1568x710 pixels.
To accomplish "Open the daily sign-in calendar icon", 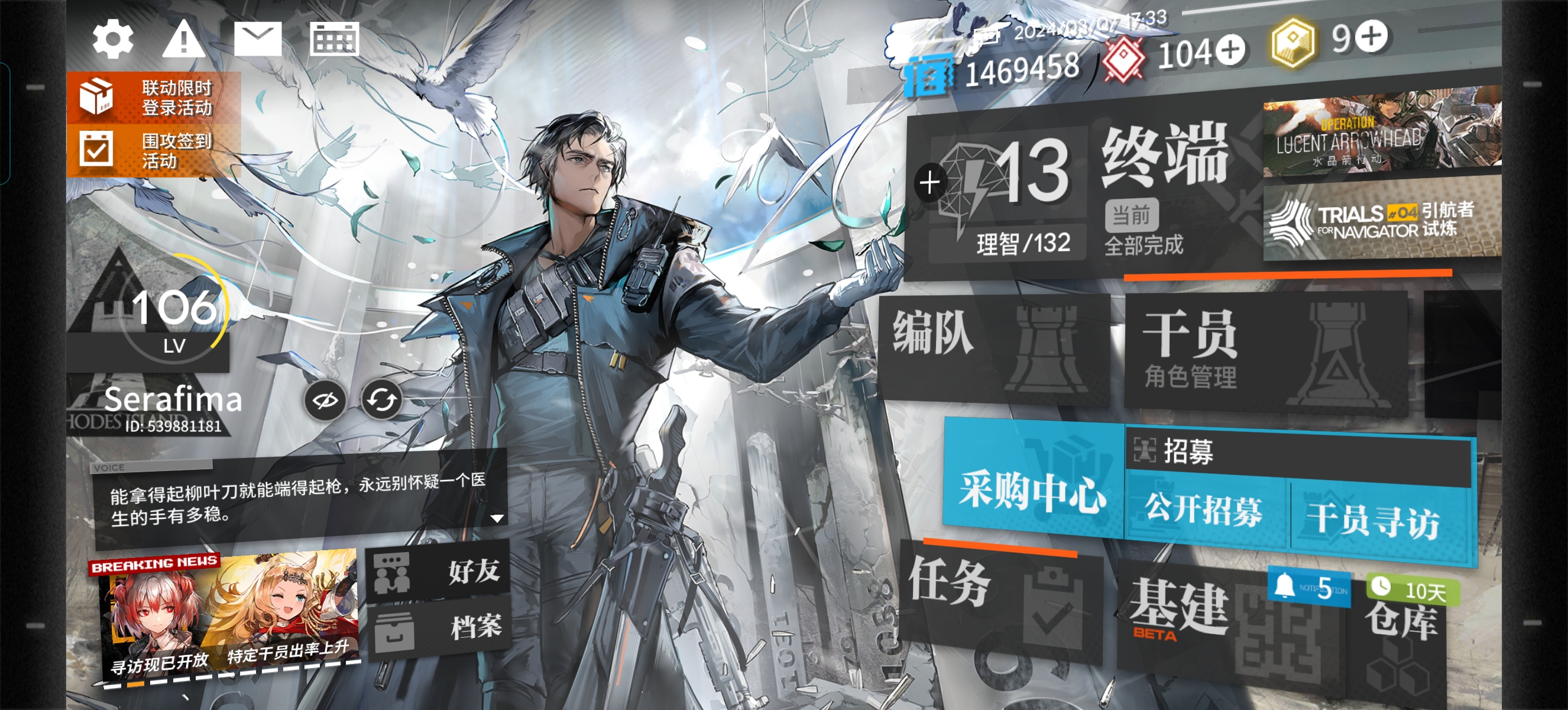I will (333, 38).
